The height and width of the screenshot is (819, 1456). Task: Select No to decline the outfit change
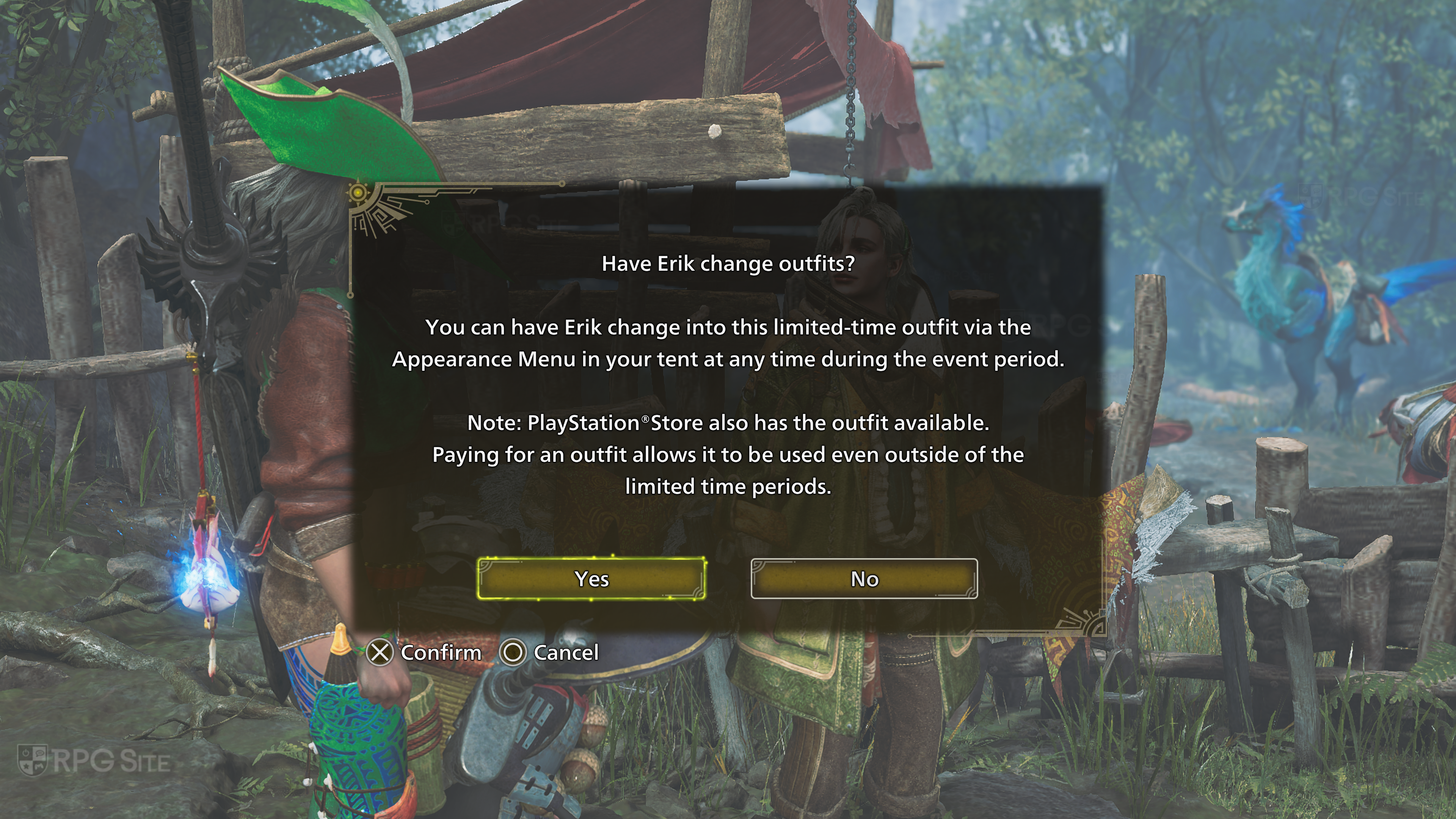click(x=864, y=578)
